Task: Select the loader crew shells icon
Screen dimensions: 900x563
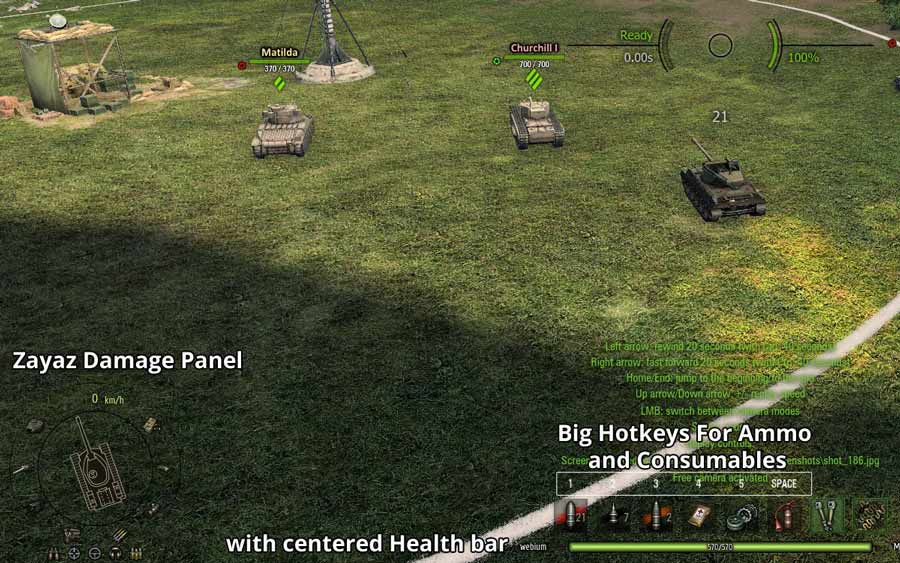Action: (136, 553)
